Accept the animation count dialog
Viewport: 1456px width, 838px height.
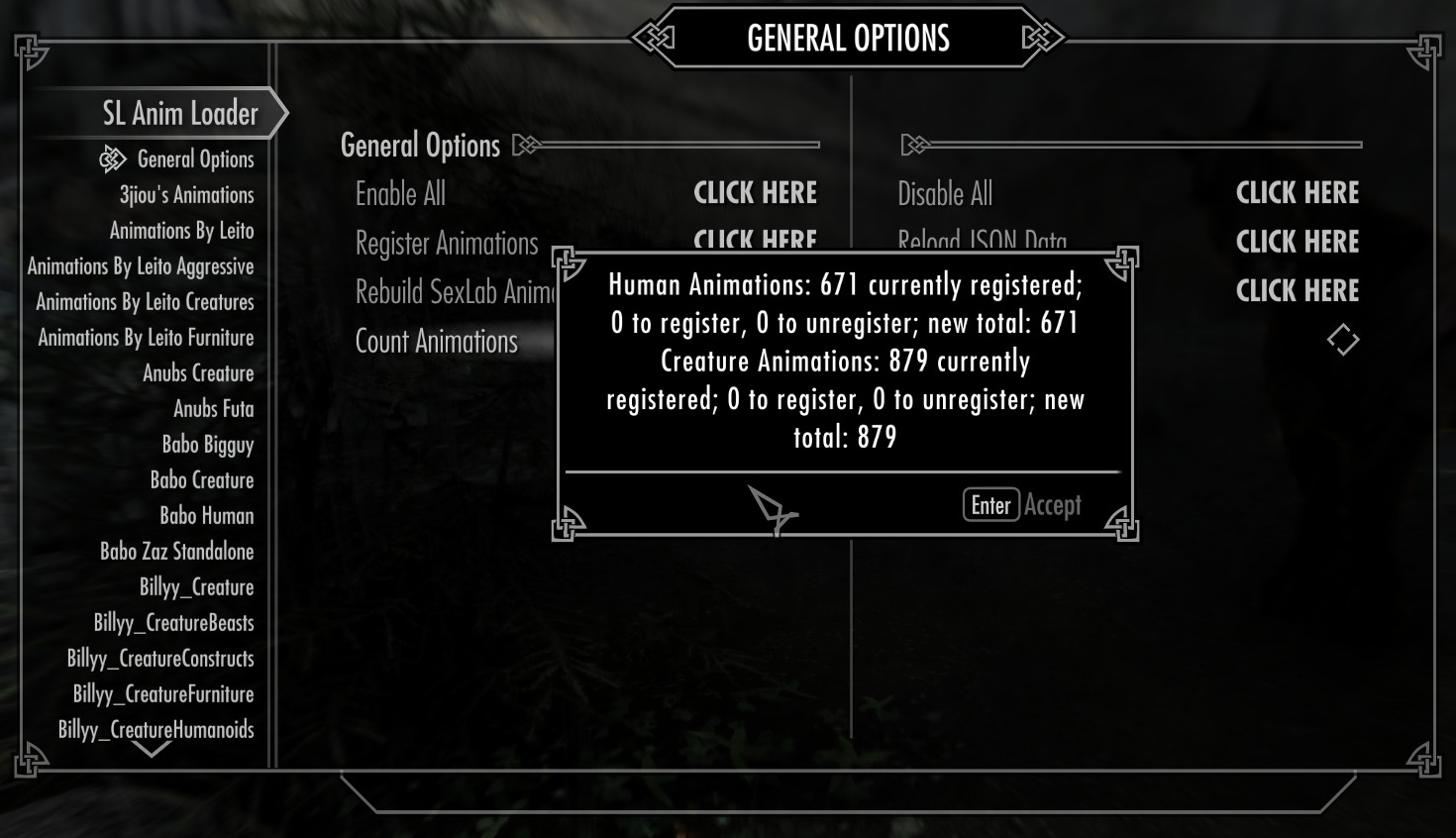click(x=1022, y=505)
